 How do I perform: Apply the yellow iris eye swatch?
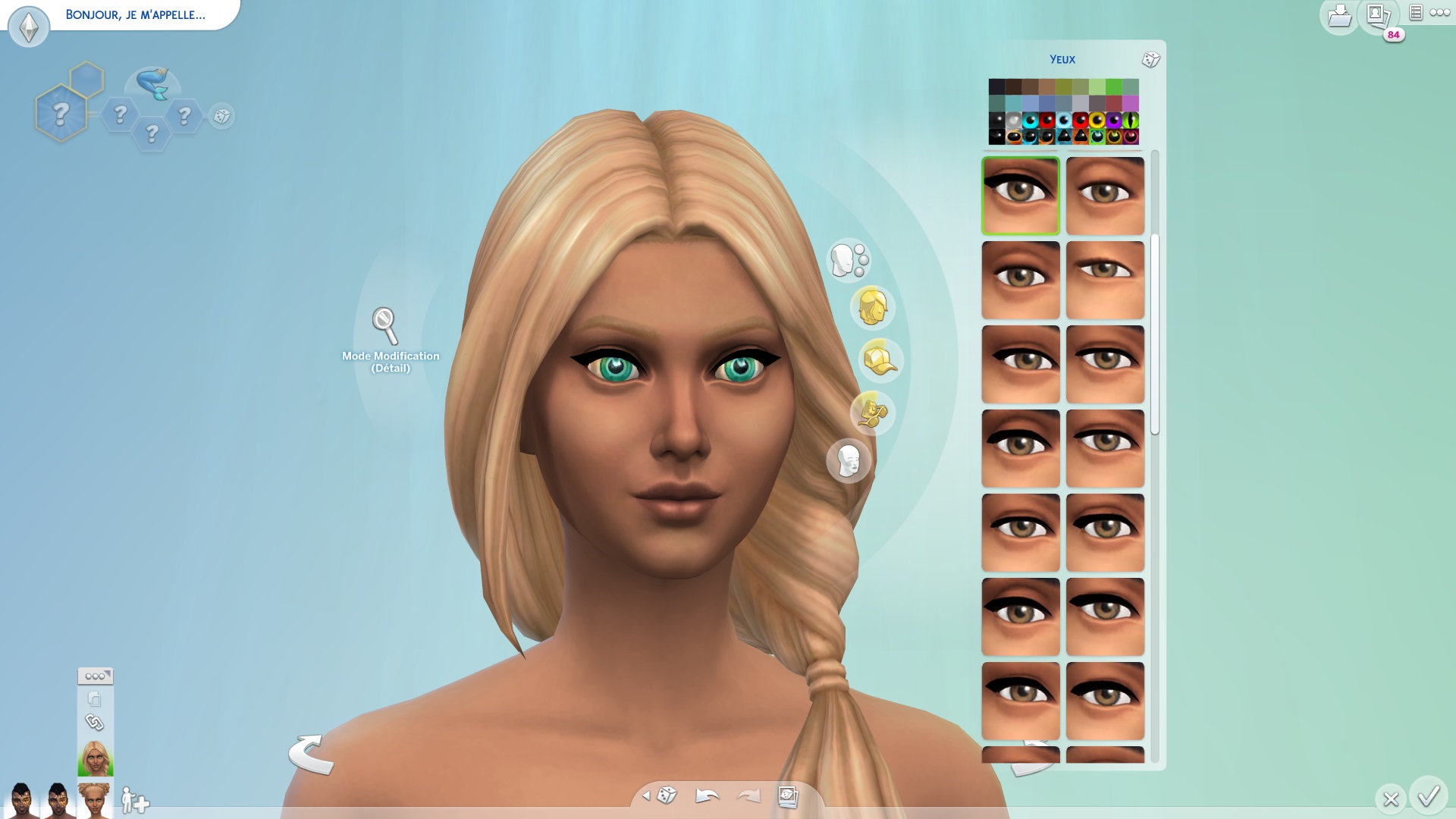1097,121
